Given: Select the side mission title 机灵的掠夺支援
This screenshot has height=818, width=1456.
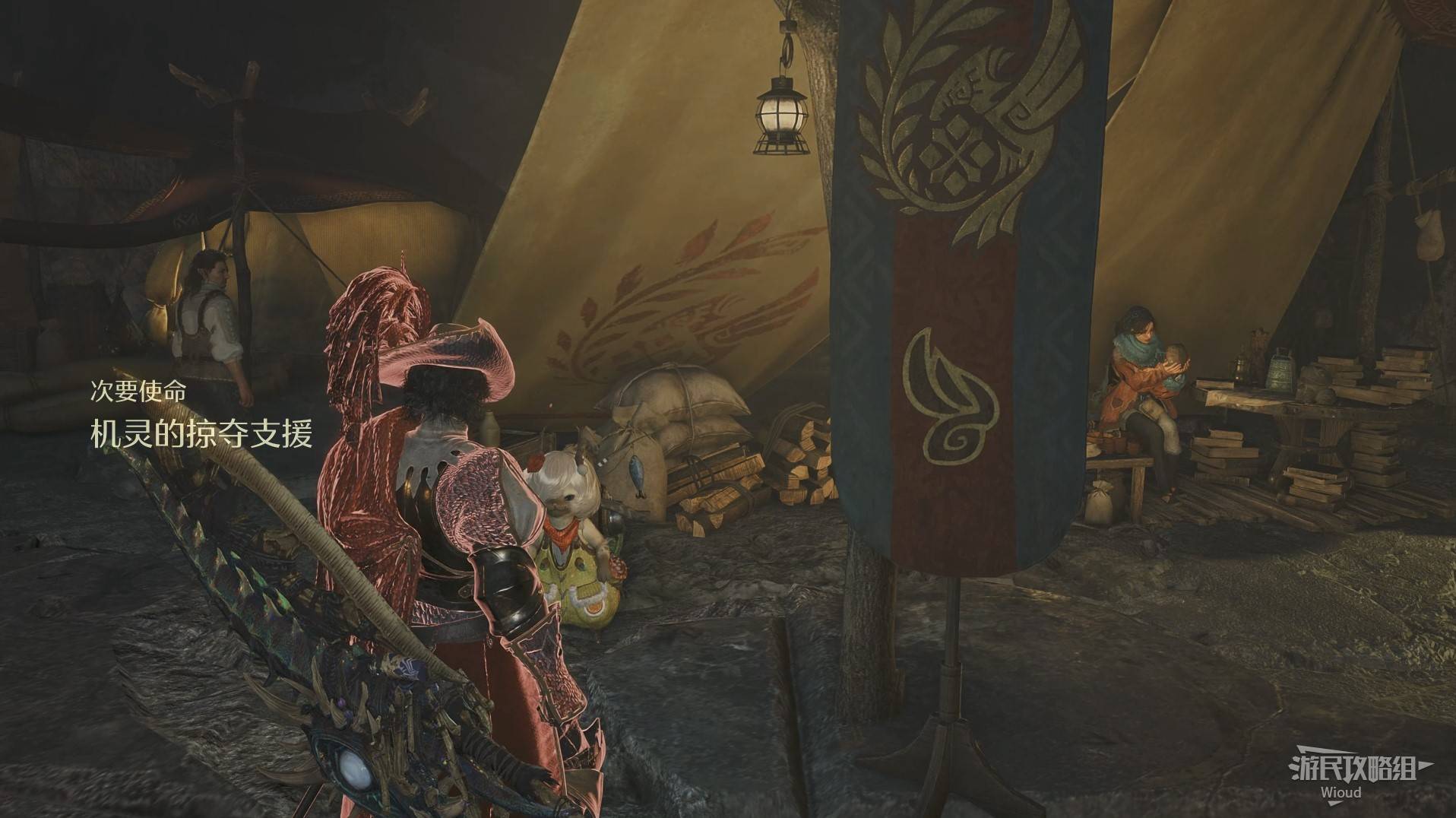Looking at the screenshot, I should tap(201, 434).
